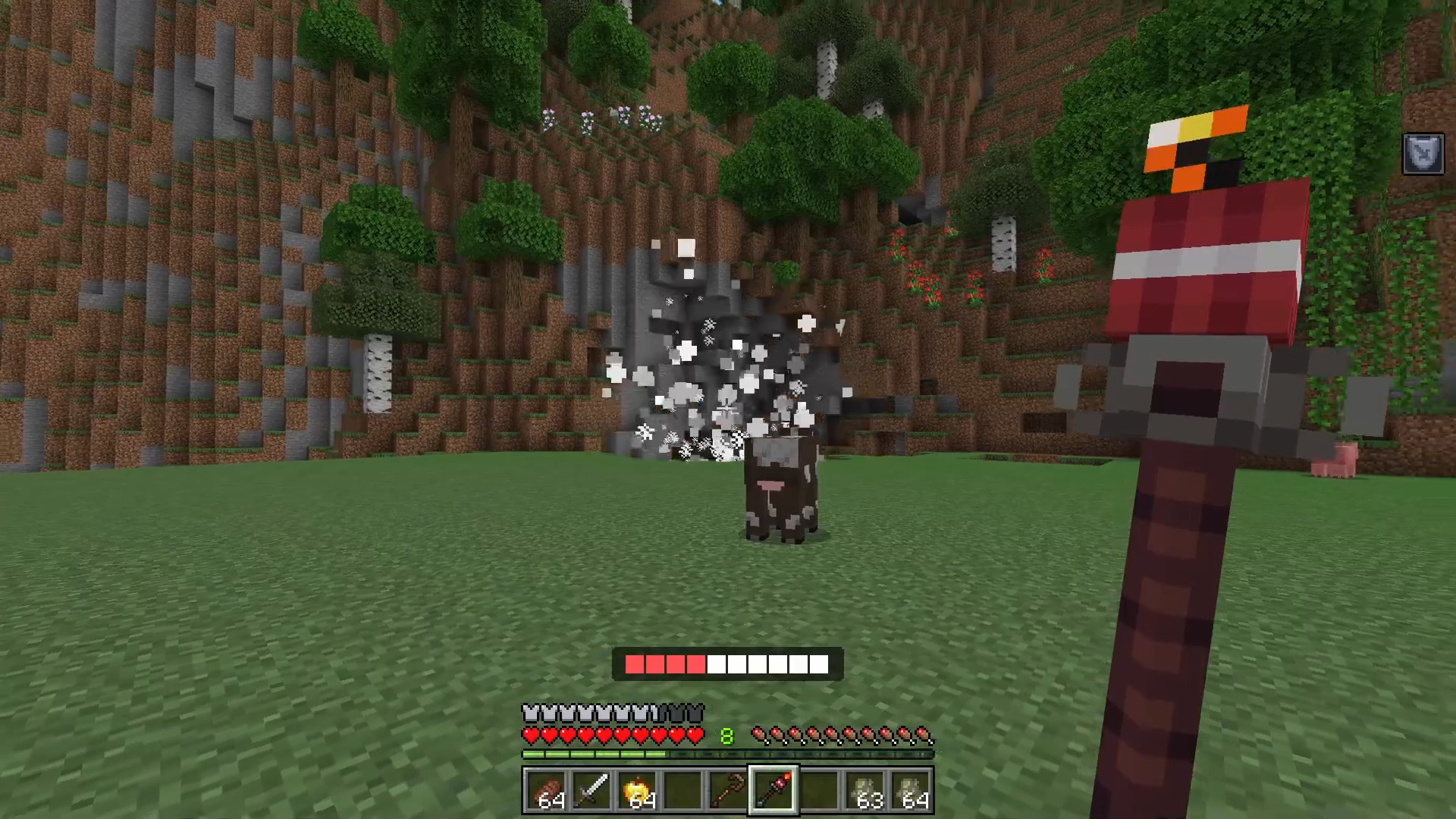Click the rightmost drumstick in the hunger bar
1456x819 pixels.
(922, 734)
